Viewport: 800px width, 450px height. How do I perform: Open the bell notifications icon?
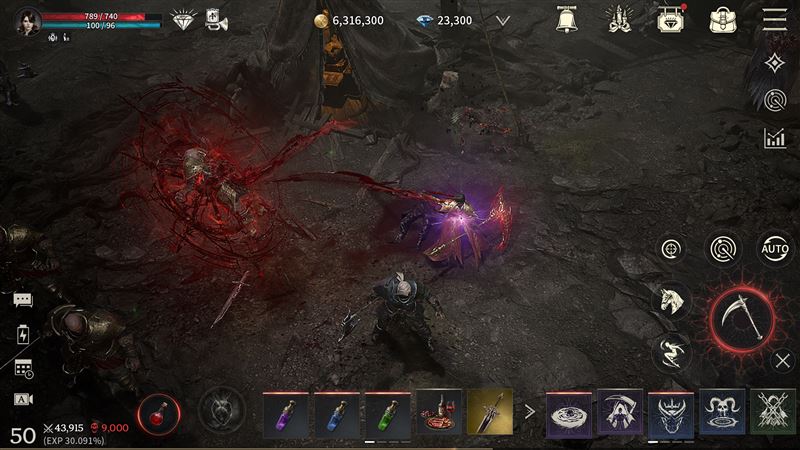point(569,19)
